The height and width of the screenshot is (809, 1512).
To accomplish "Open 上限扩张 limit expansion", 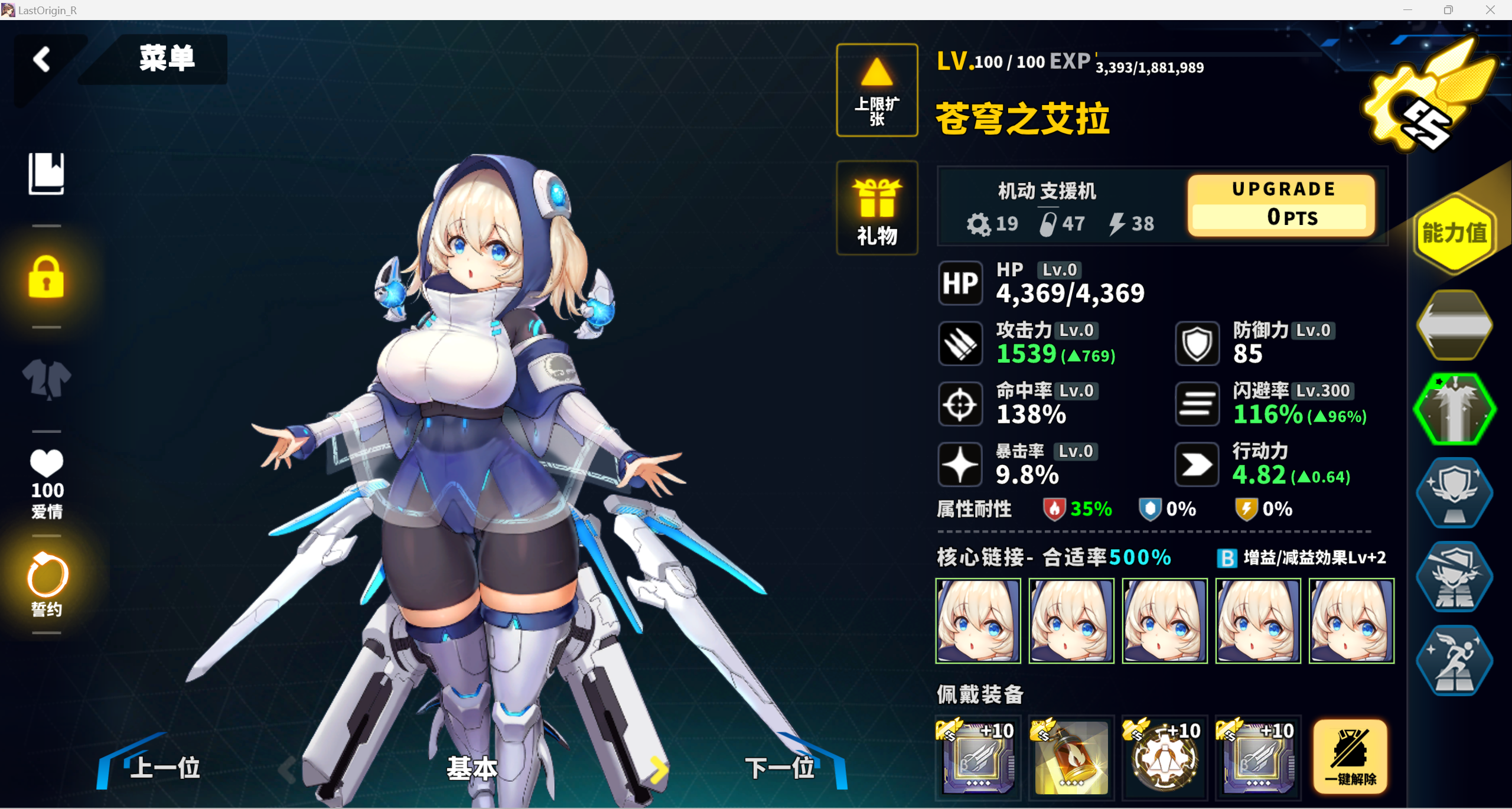I will click(877, 90).
